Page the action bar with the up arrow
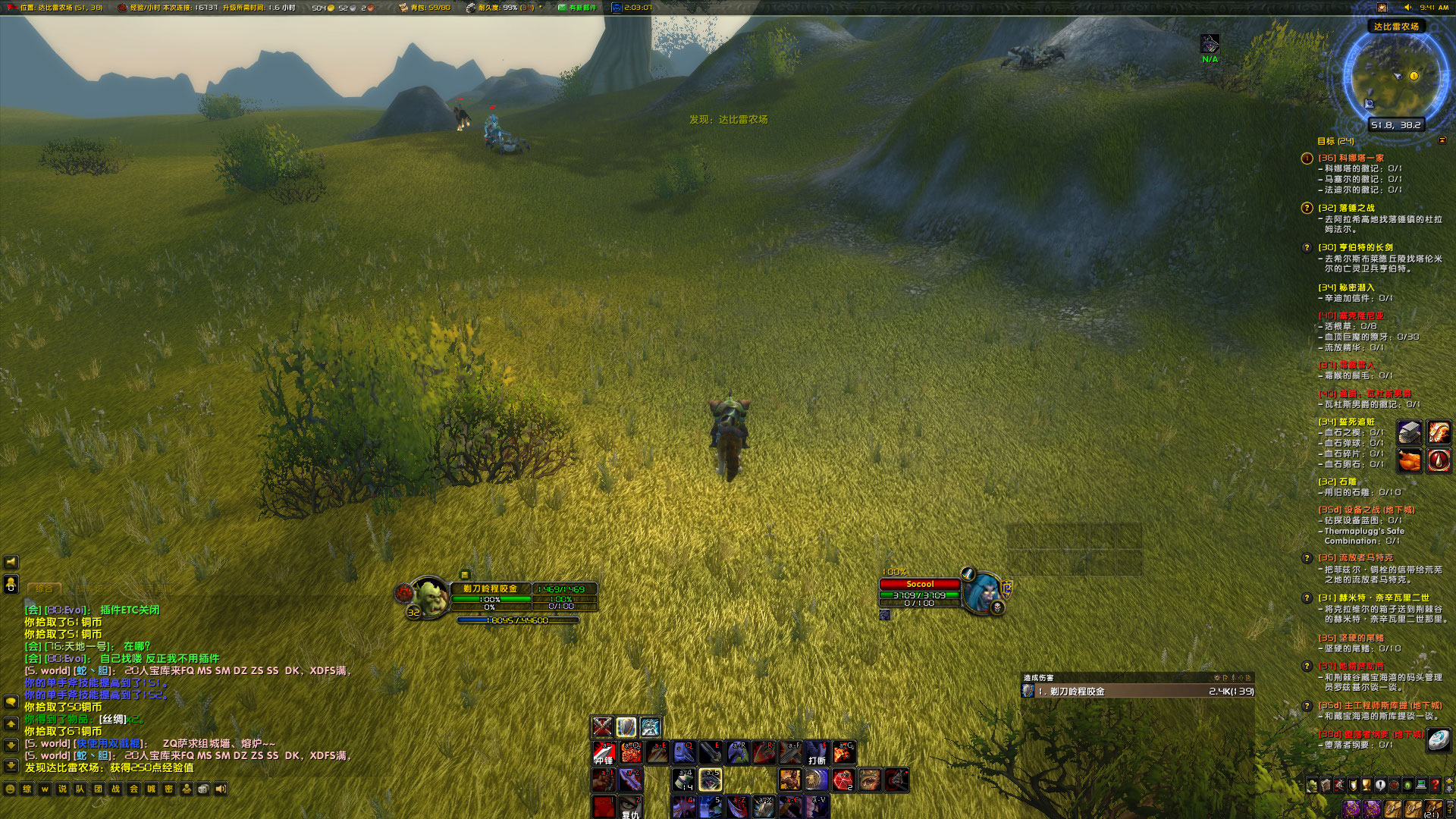Image resolution: width=1456 pixels, height=819 pixels. 1449,781
